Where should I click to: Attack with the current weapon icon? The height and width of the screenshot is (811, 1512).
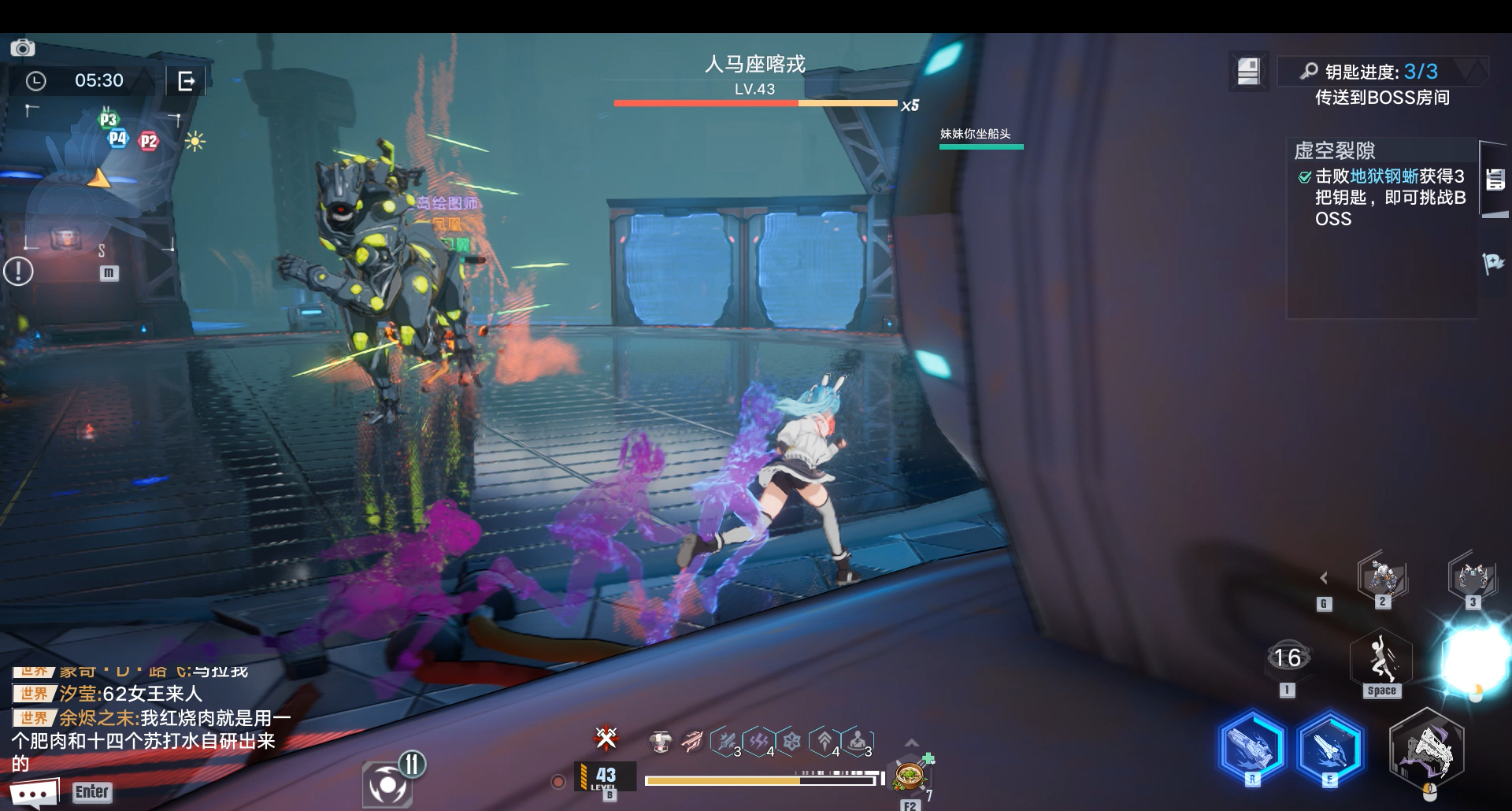1427,748
